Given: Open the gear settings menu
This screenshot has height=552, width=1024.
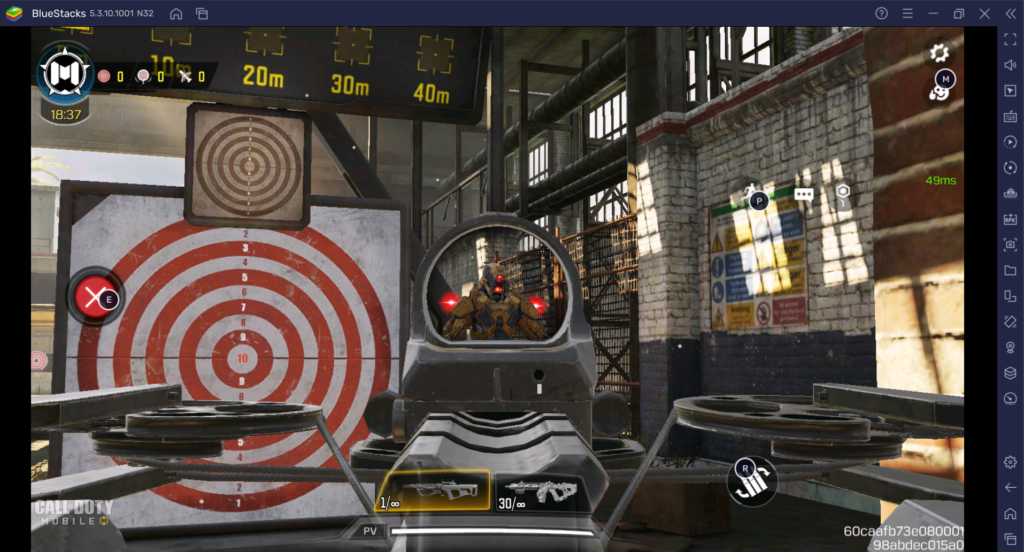Looking at the screenshot, I should (x=939, y=53).
